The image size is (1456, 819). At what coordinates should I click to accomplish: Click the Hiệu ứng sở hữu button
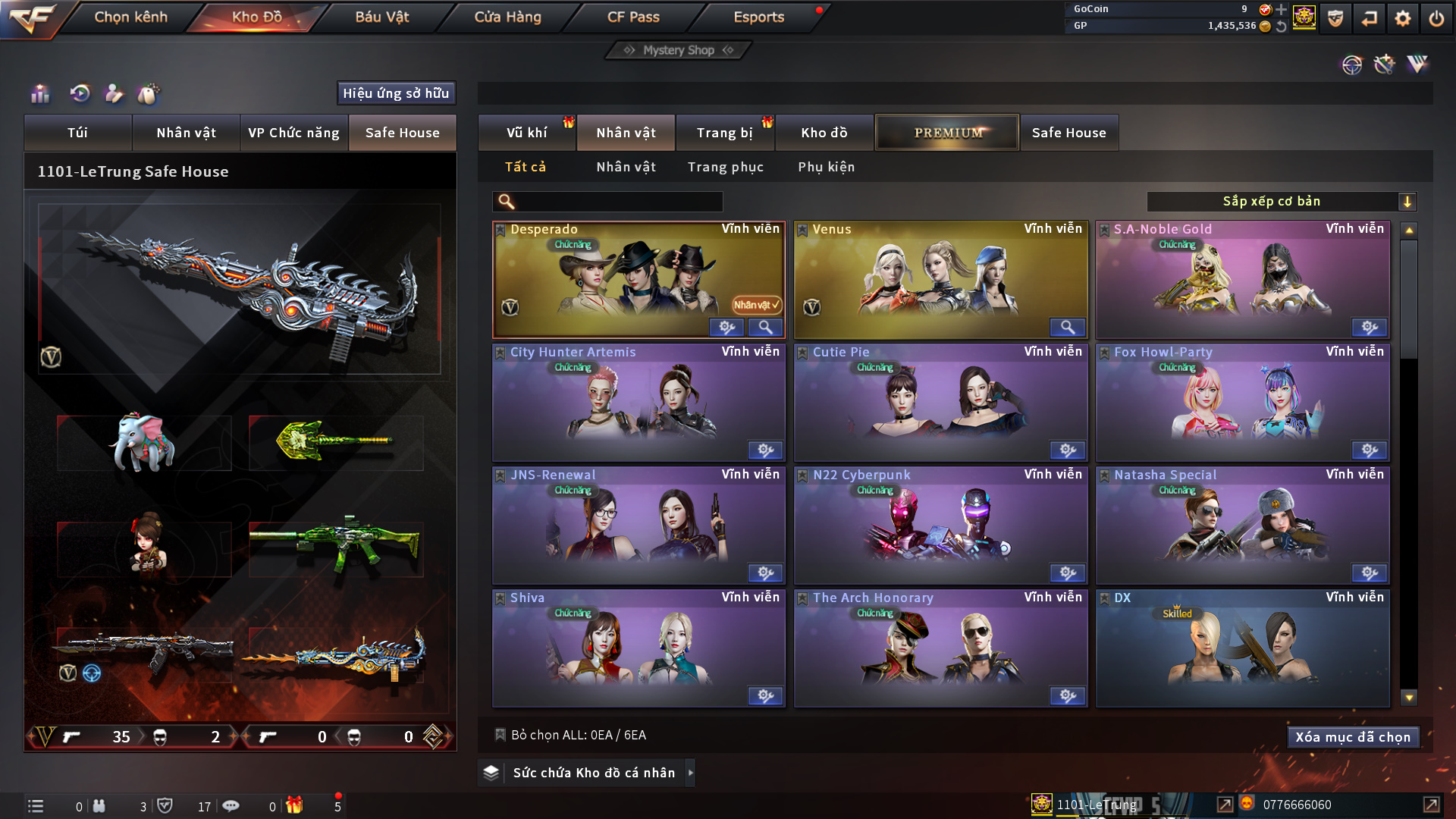396,93
